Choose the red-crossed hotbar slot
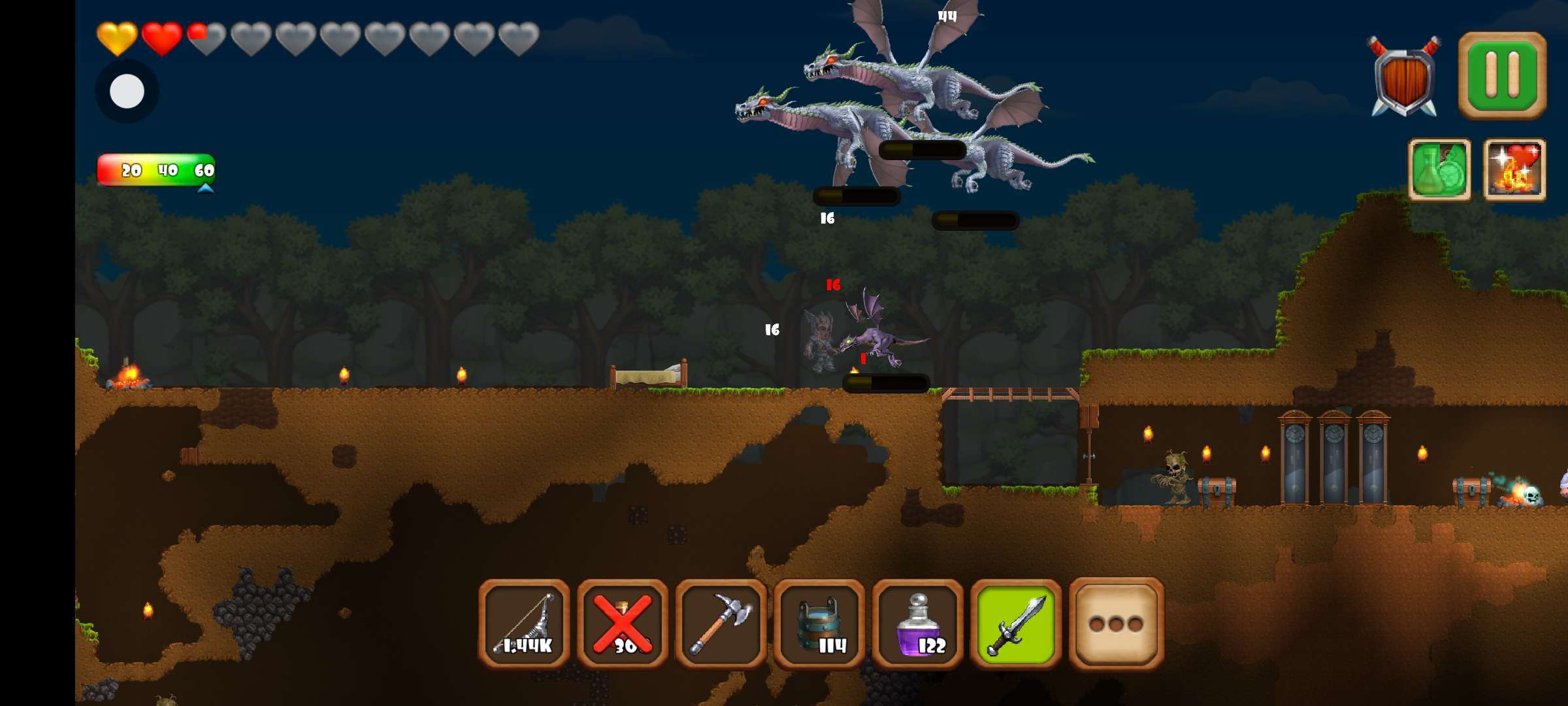The image size is (1568, 706). 623,624
